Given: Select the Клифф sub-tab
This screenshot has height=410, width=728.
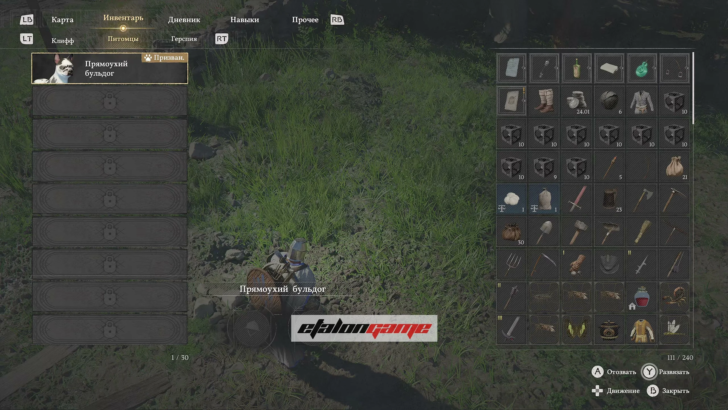Looking at the screenshot, I should click(62, 40).
